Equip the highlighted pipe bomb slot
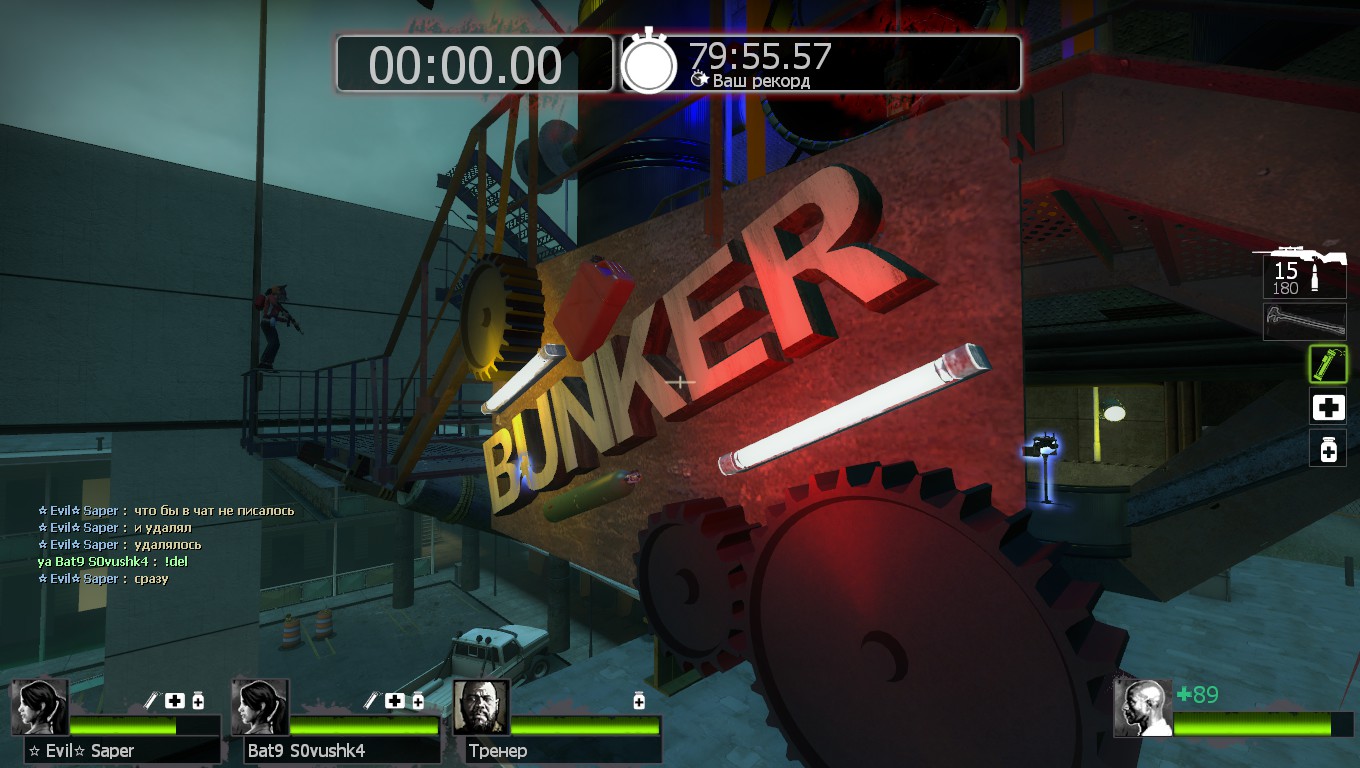Image resolution: width=1360 pixels, height=768 pixels. 1328,364
